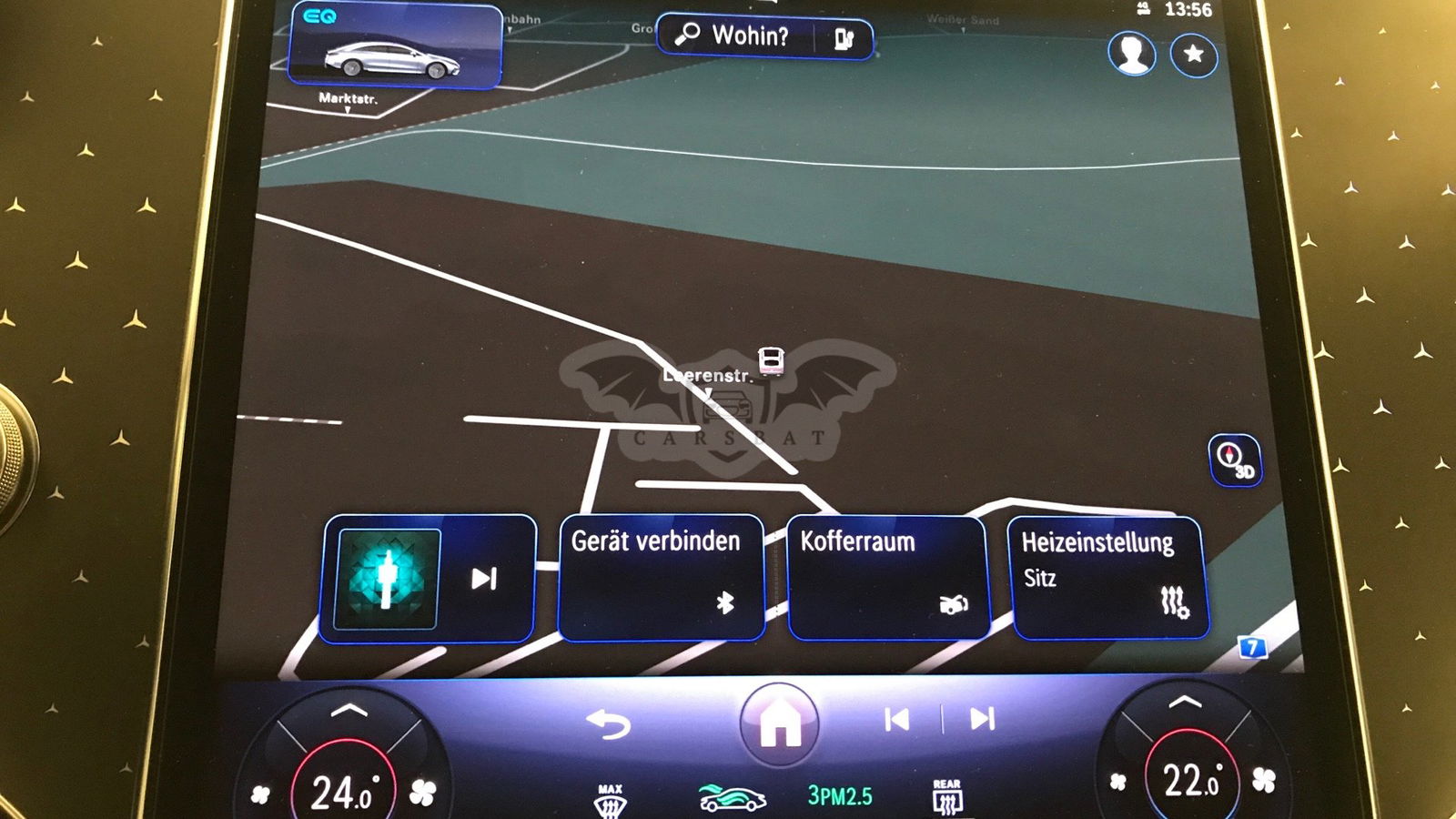
Task: Open the favorites star button
Action: point(1193,55)
